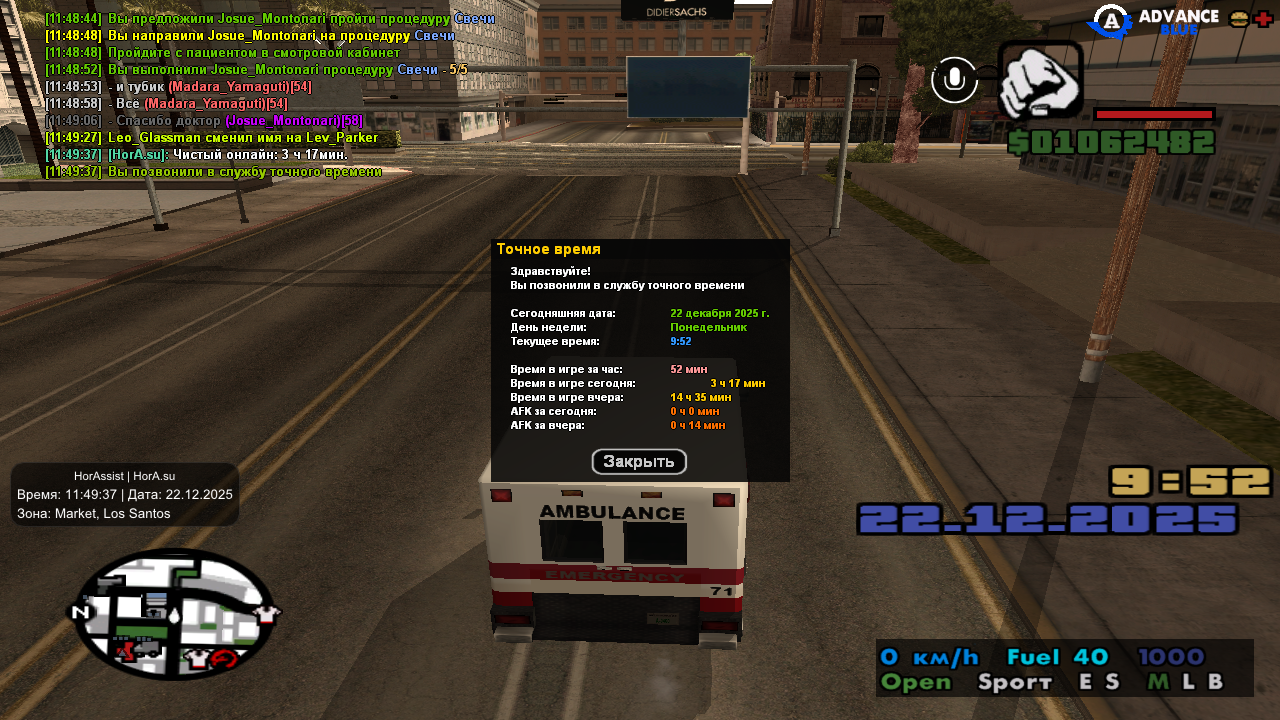The height and width of the screenshot is (720, 1280).
Task: Open the HorAssist info panel
Action: 125,494
